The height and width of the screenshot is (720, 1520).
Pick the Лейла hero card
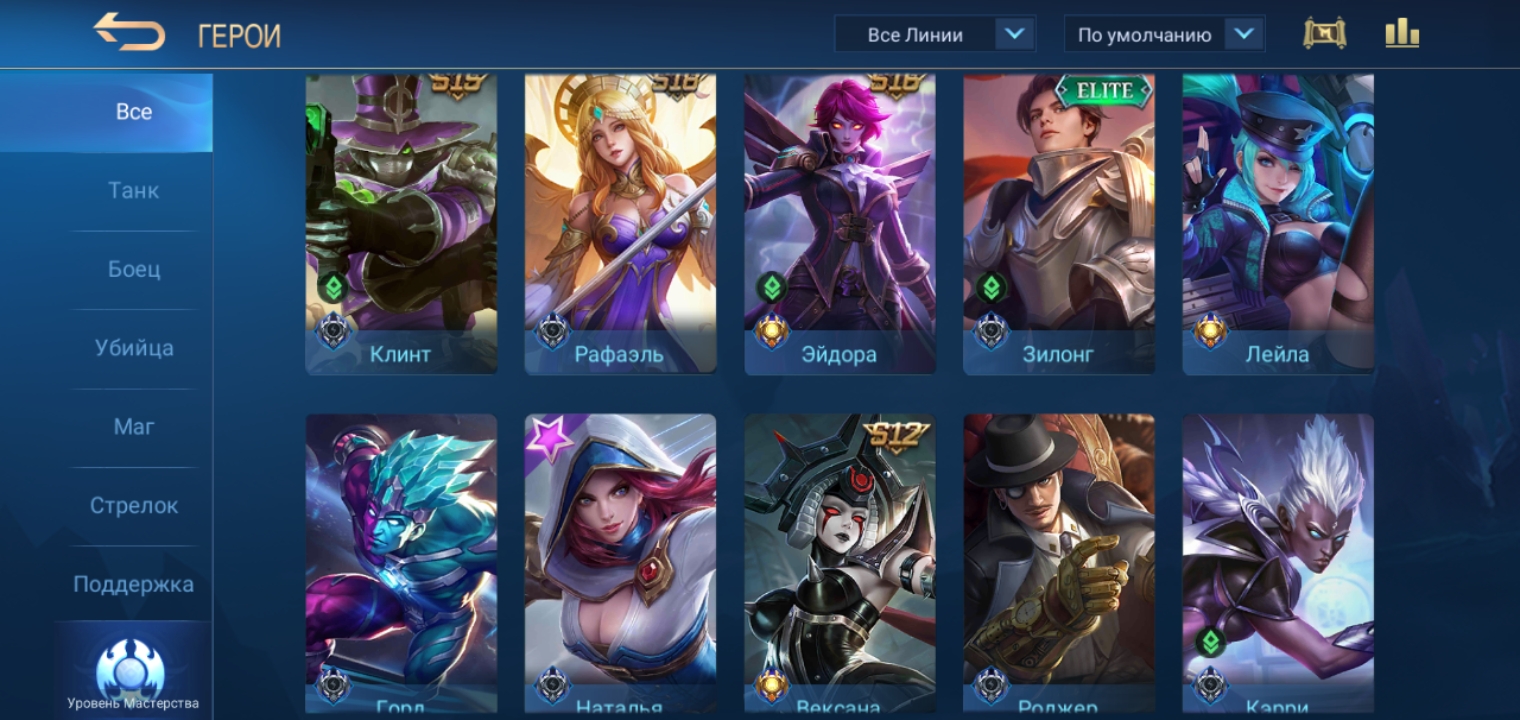pyautogui.click(x=1278, y=223)
